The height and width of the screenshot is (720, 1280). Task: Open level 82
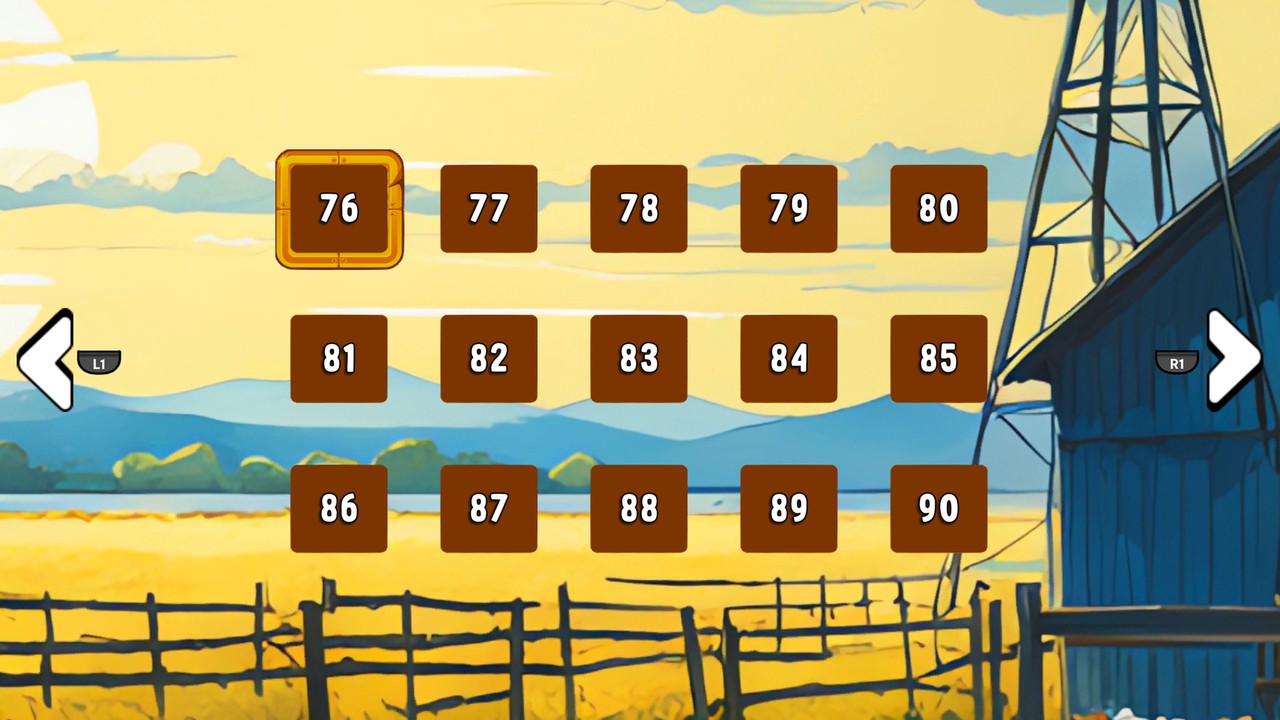click(x=489, y=359)
